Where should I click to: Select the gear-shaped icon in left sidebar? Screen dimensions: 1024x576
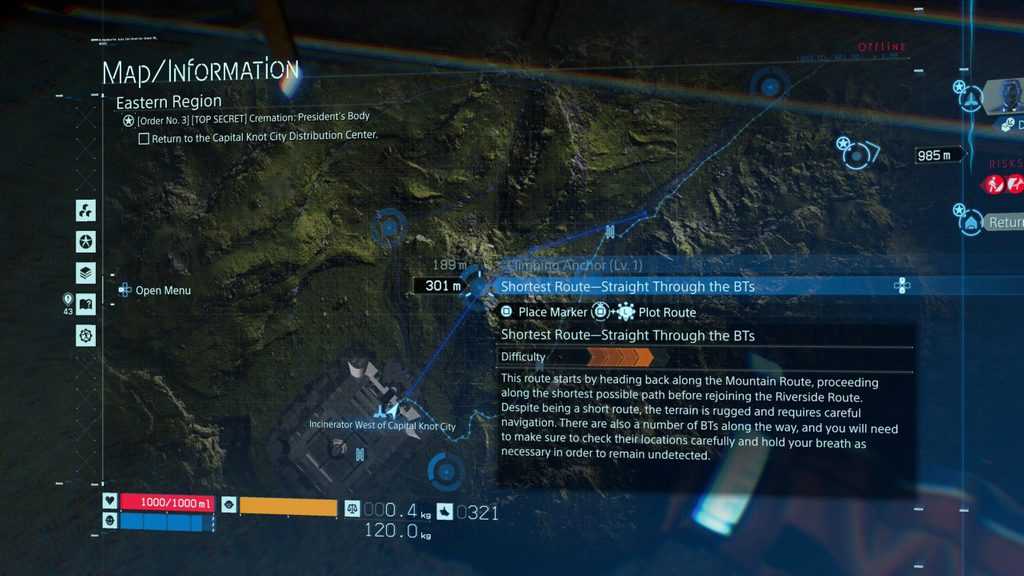(86, 335)
